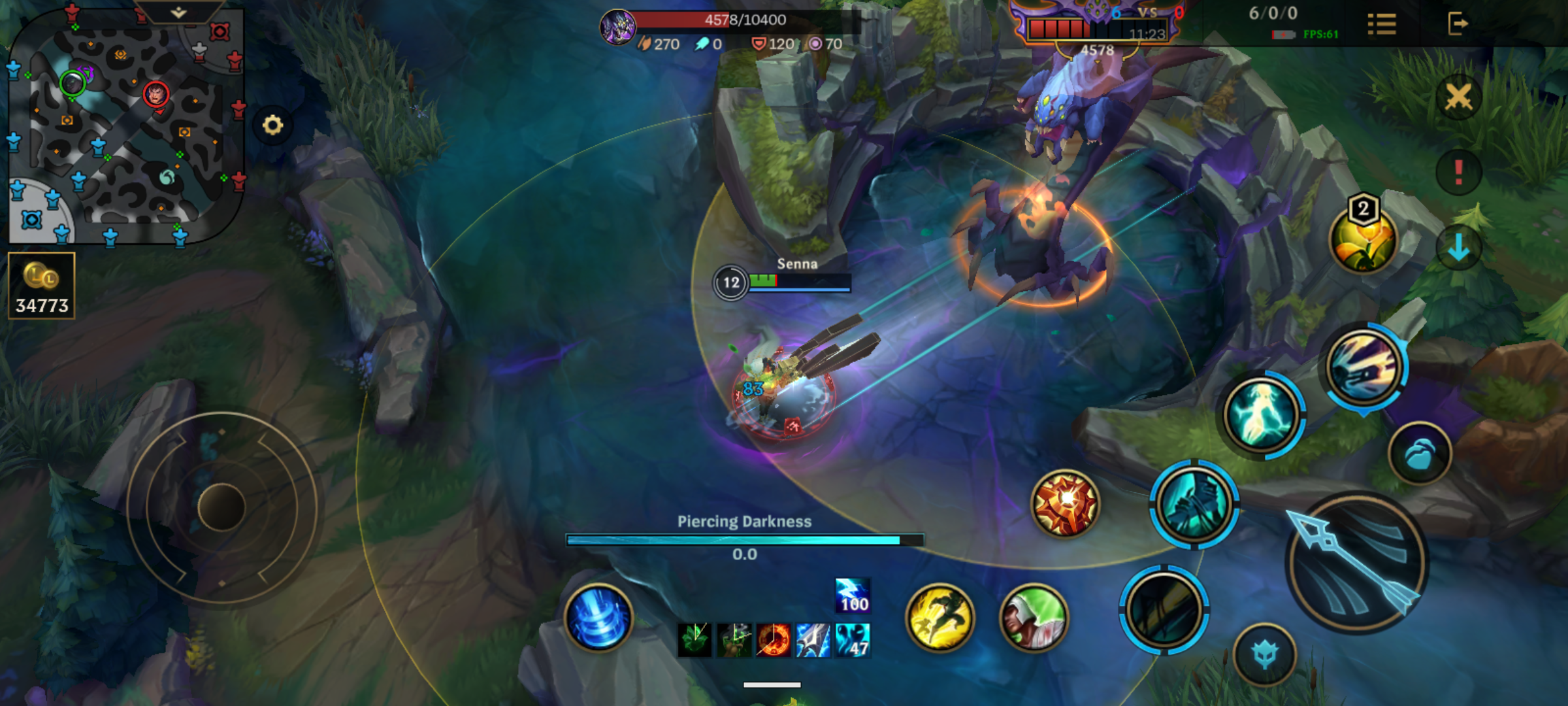
Task: Cast the glowing spirit figure ability
Action: coord(1261,414)
